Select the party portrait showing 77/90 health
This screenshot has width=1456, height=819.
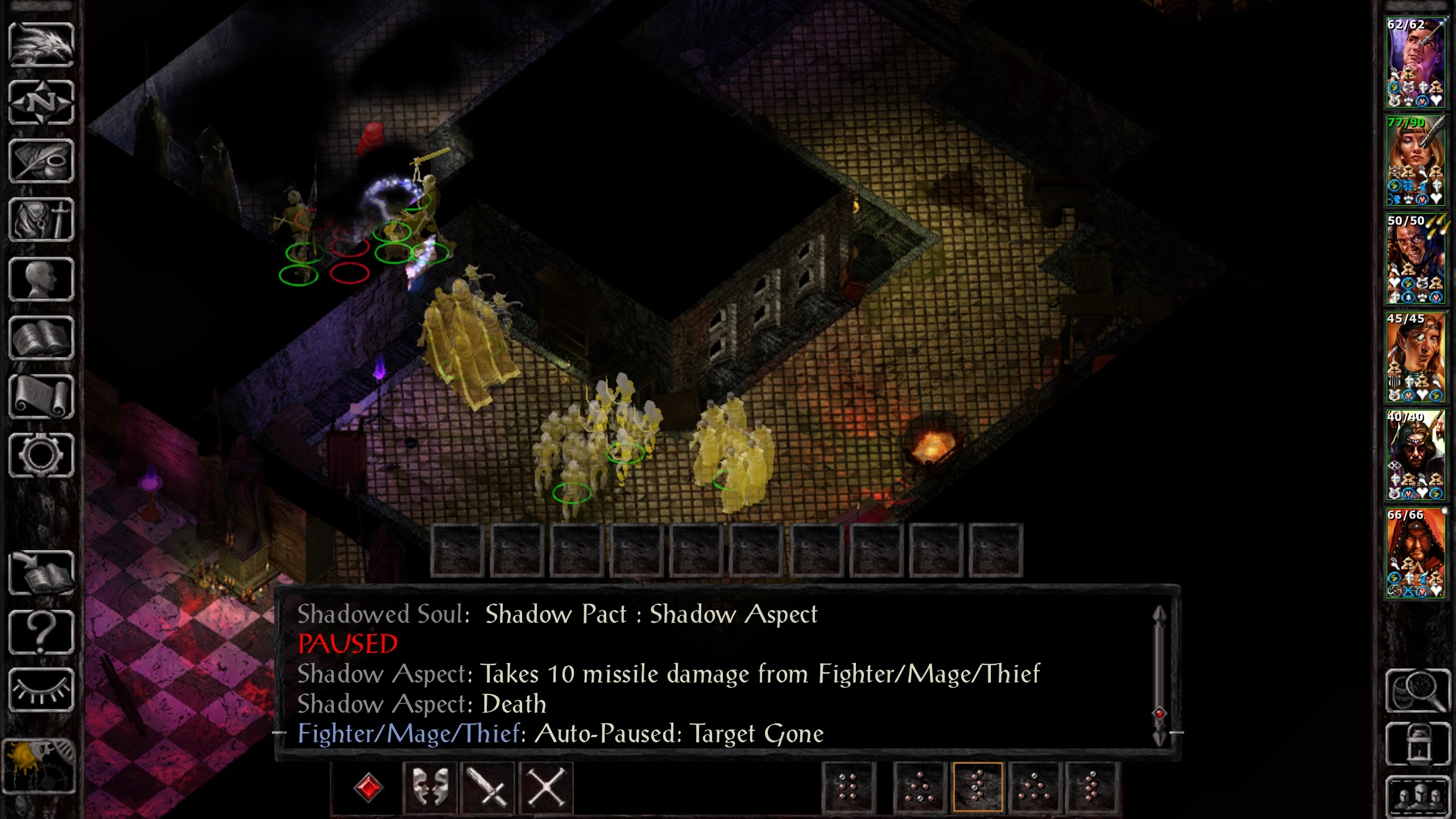pyautogui.click(x=1415, y=161)
